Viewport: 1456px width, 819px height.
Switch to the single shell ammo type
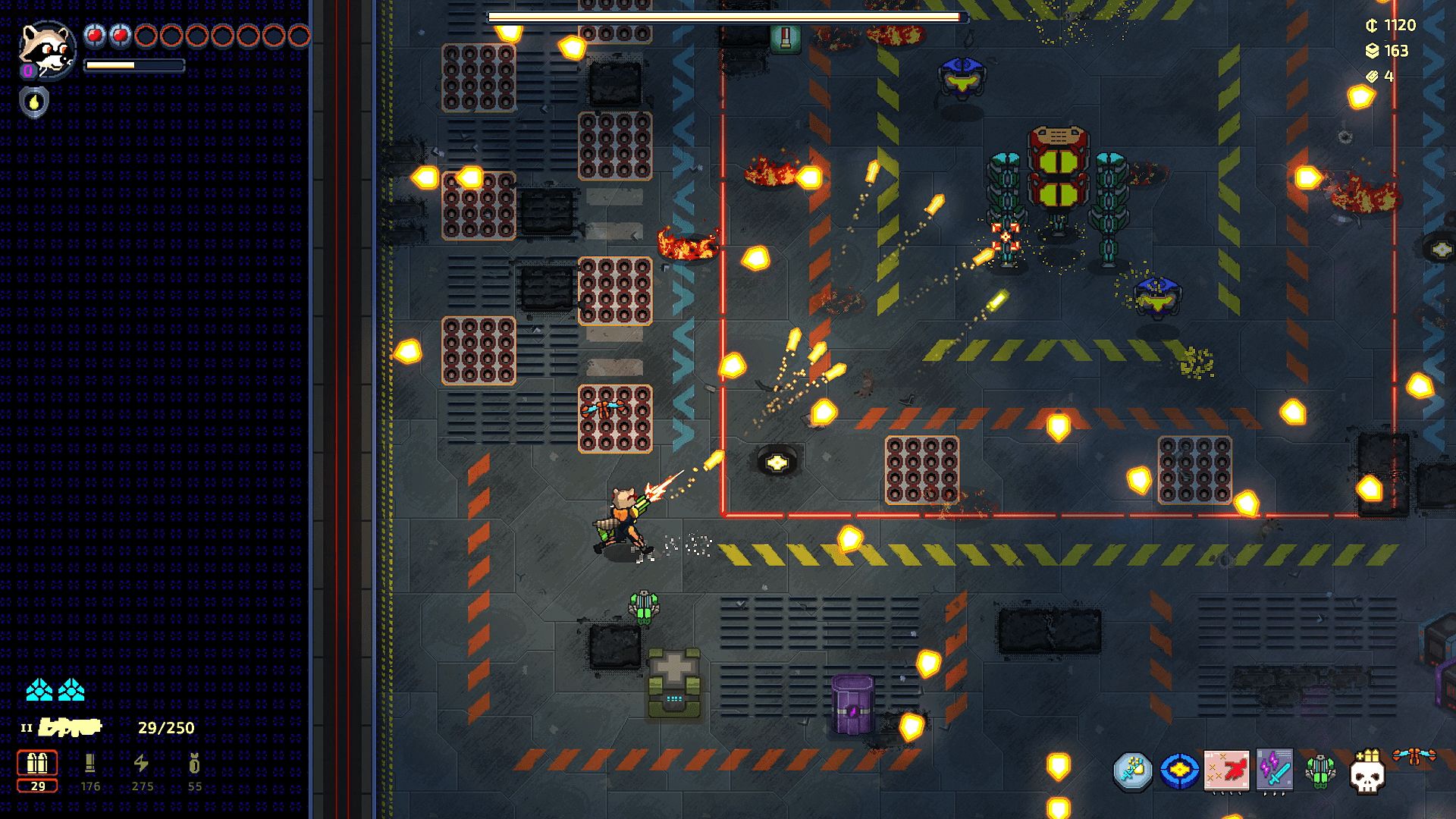tap(90, 764)
